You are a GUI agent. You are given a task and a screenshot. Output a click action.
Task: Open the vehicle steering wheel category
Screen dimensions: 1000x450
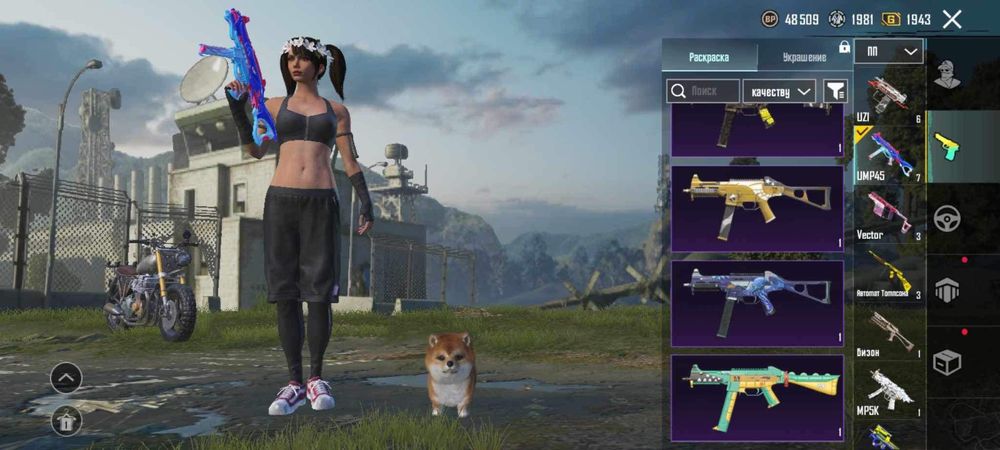click(x=947, y=218)
